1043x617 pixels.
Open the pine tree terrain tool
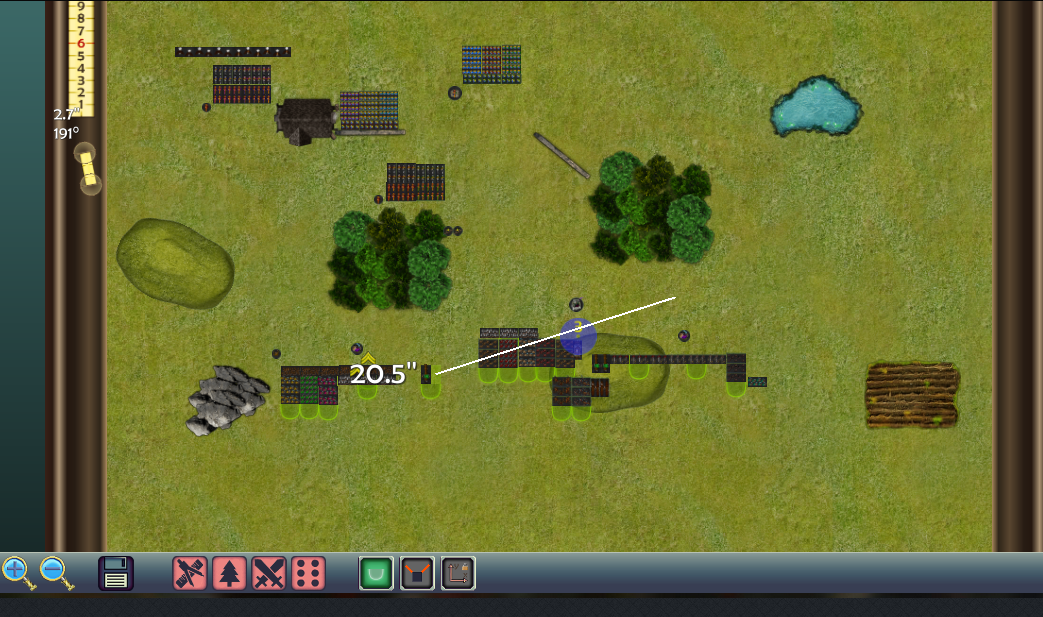click(229, 573)
